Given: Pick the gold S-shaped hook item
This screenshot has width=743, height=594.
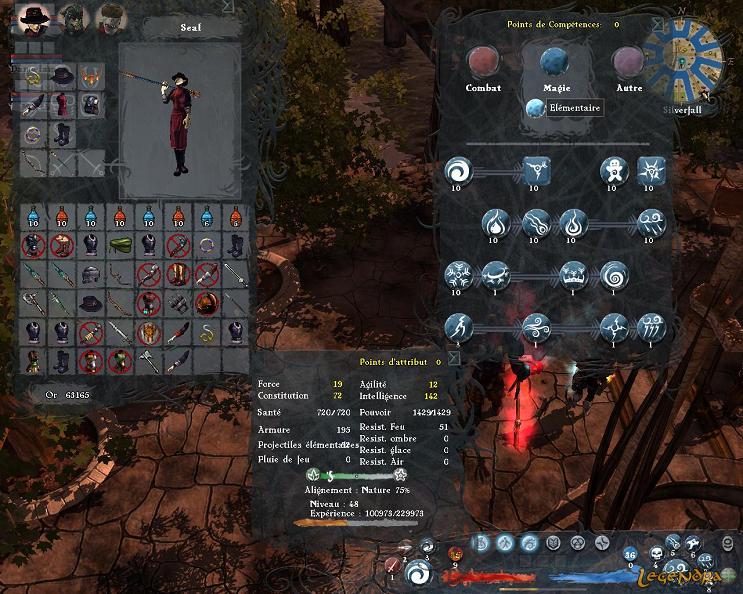Looking at the screenshot, I should [207, 332].
